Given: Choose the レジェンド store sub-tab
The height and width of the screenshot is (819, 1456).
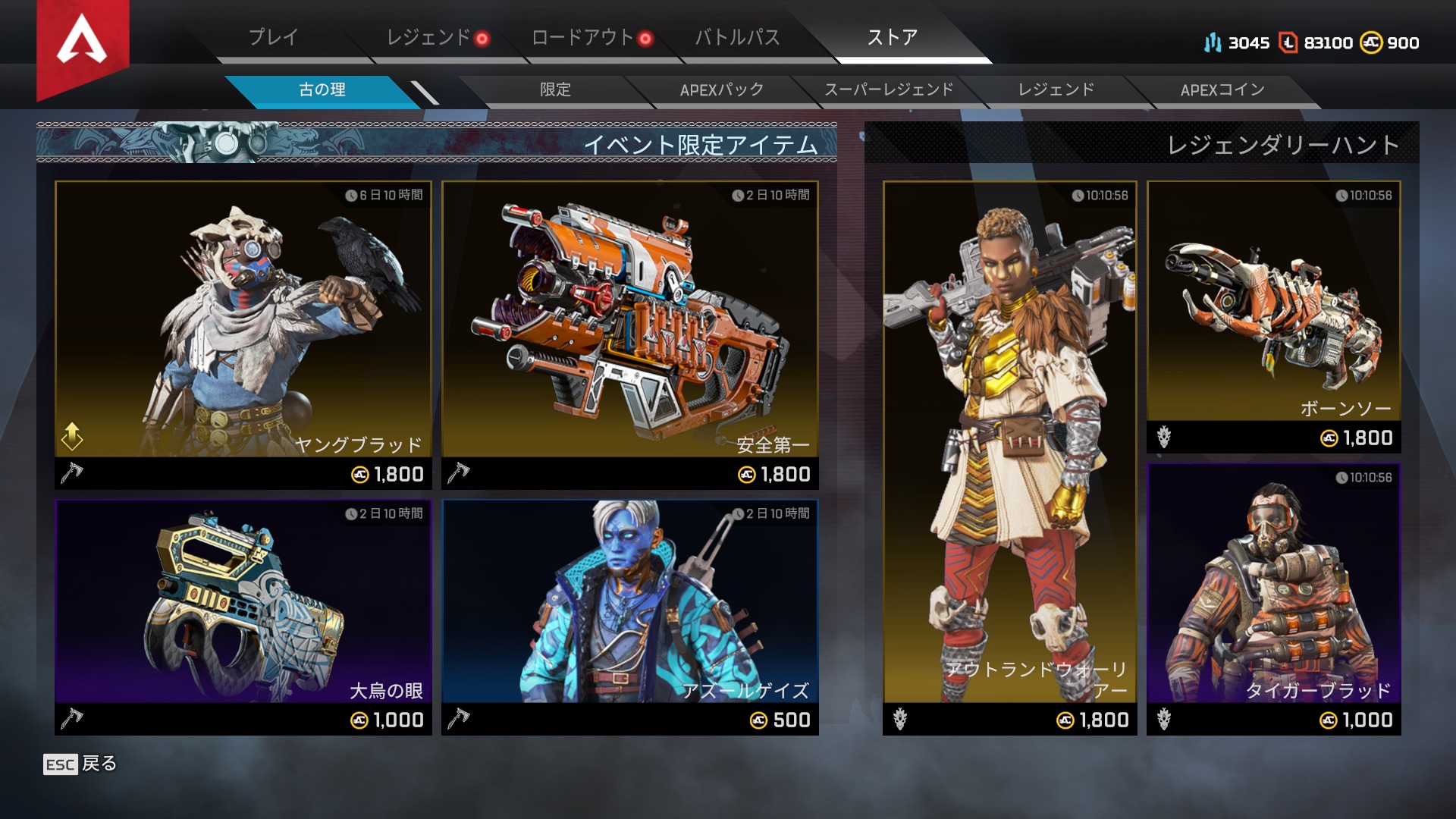Looking at the screenshot, I should (x=1056, y=89).
